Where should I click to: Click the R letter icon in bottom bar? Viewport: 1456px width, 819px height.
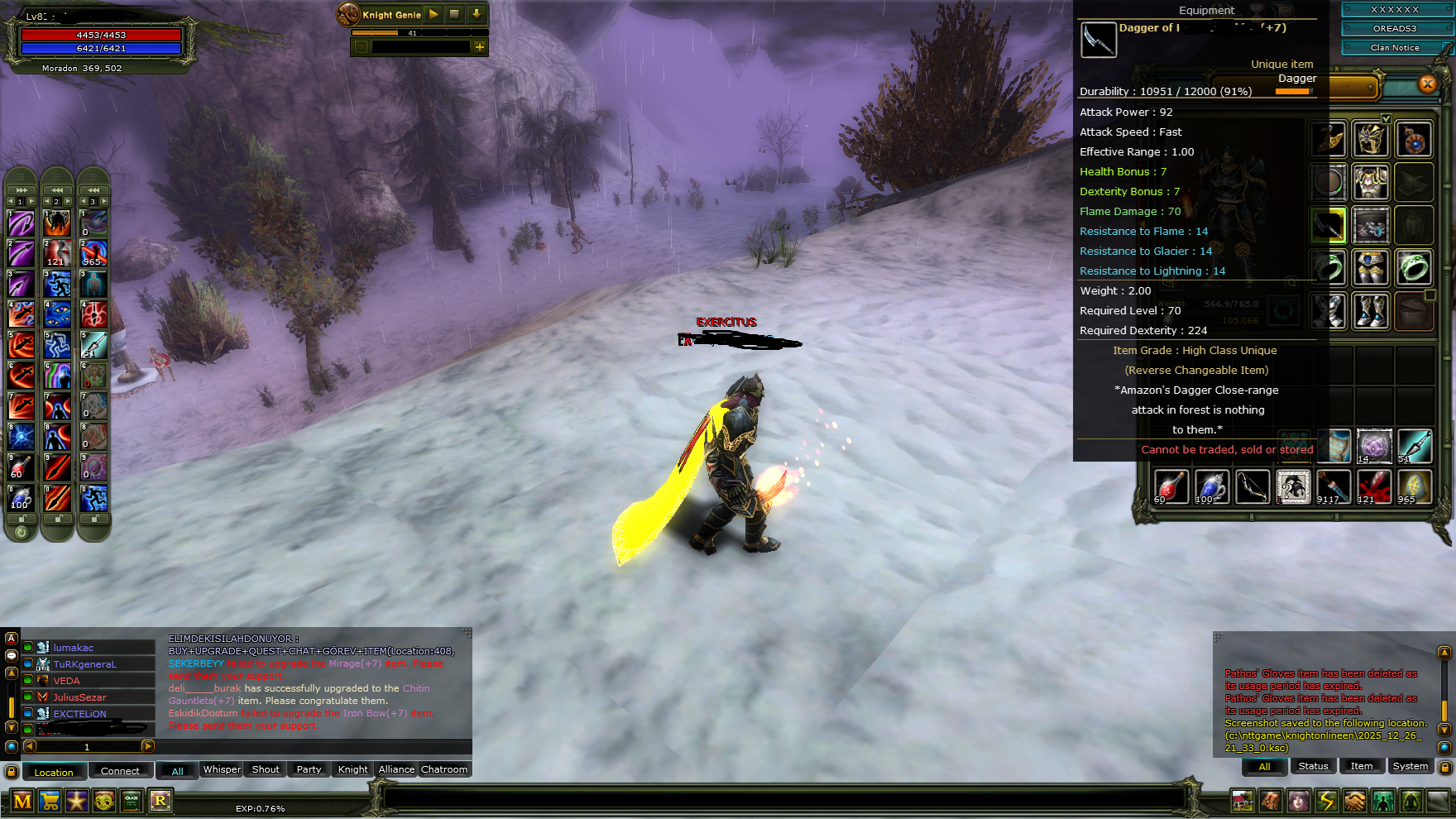point(160,801)
